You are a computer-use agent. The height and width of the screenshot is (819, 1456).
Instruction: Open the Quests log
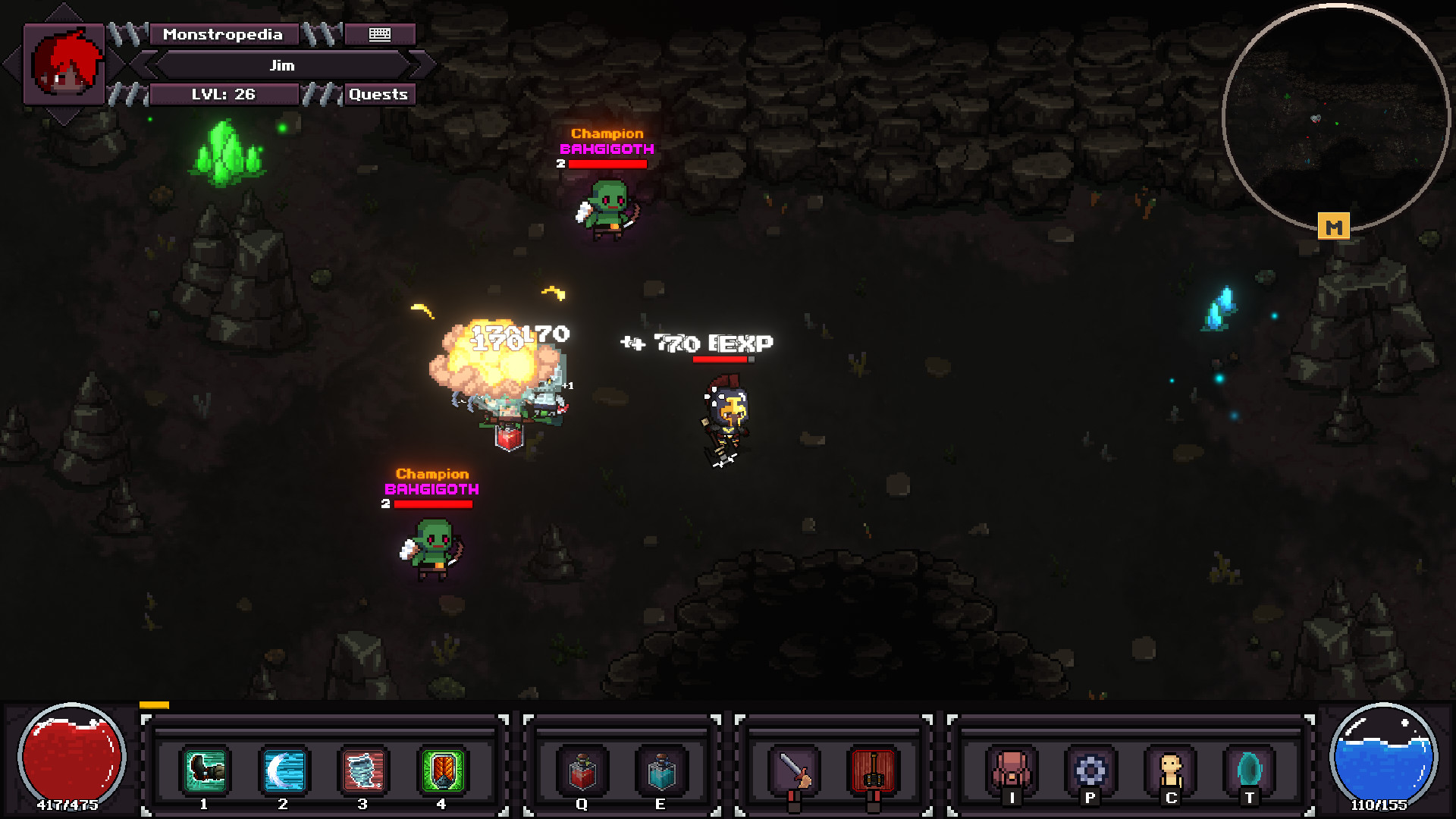(x=379, y=94)
